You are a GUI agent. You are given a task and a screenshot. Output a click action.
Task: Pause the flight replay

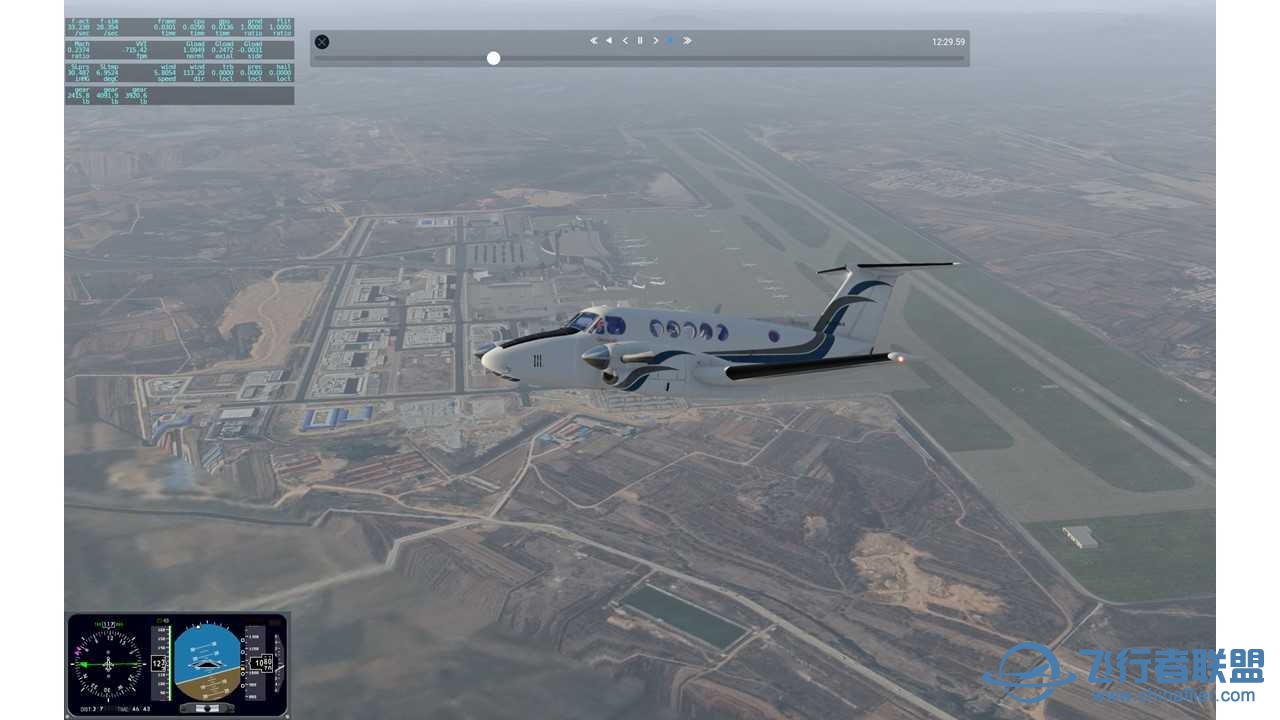(640, 41)
